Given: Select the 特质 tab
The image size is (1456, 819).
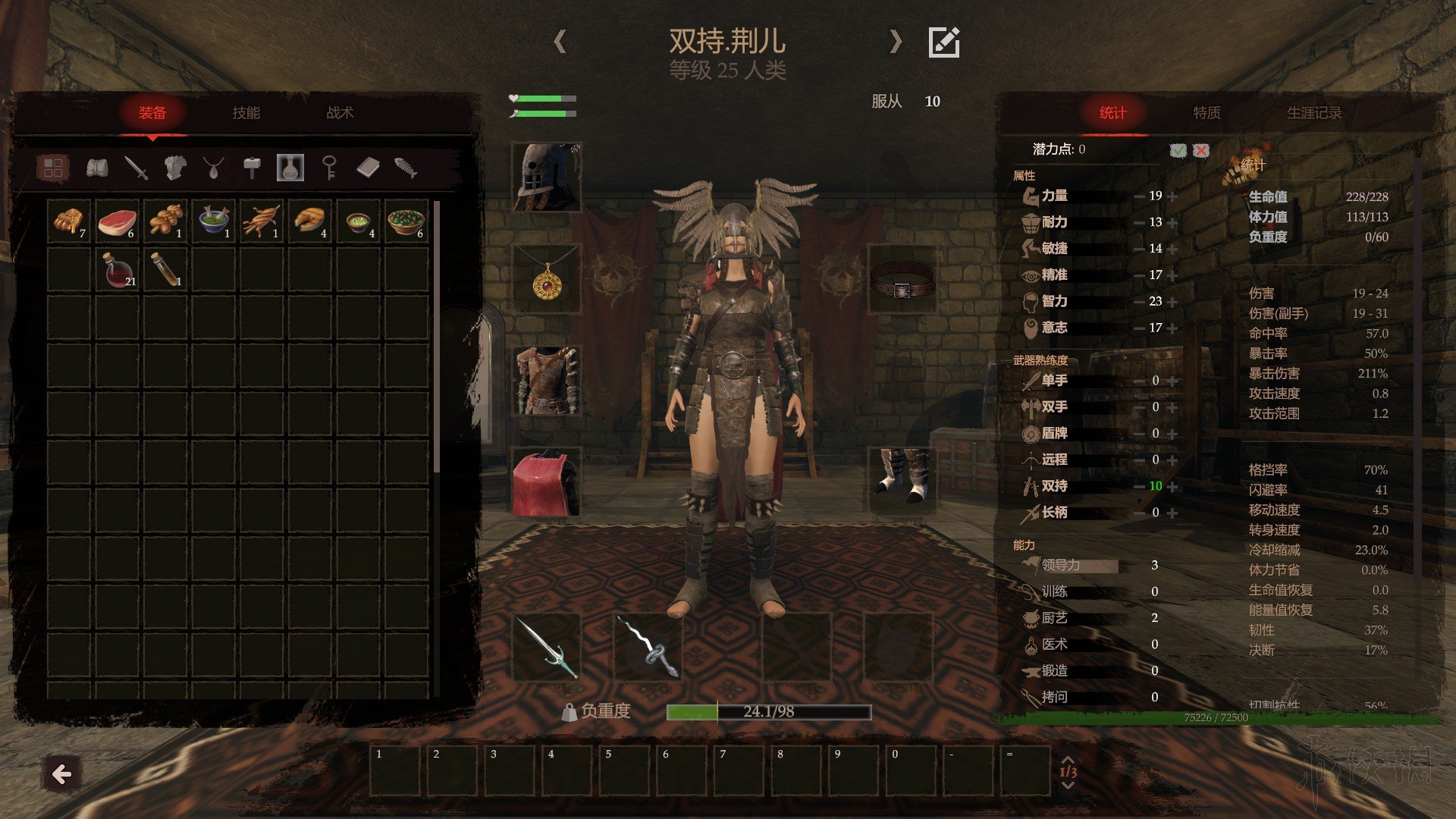Looking at the screenshot, I should coord(1207,113).
